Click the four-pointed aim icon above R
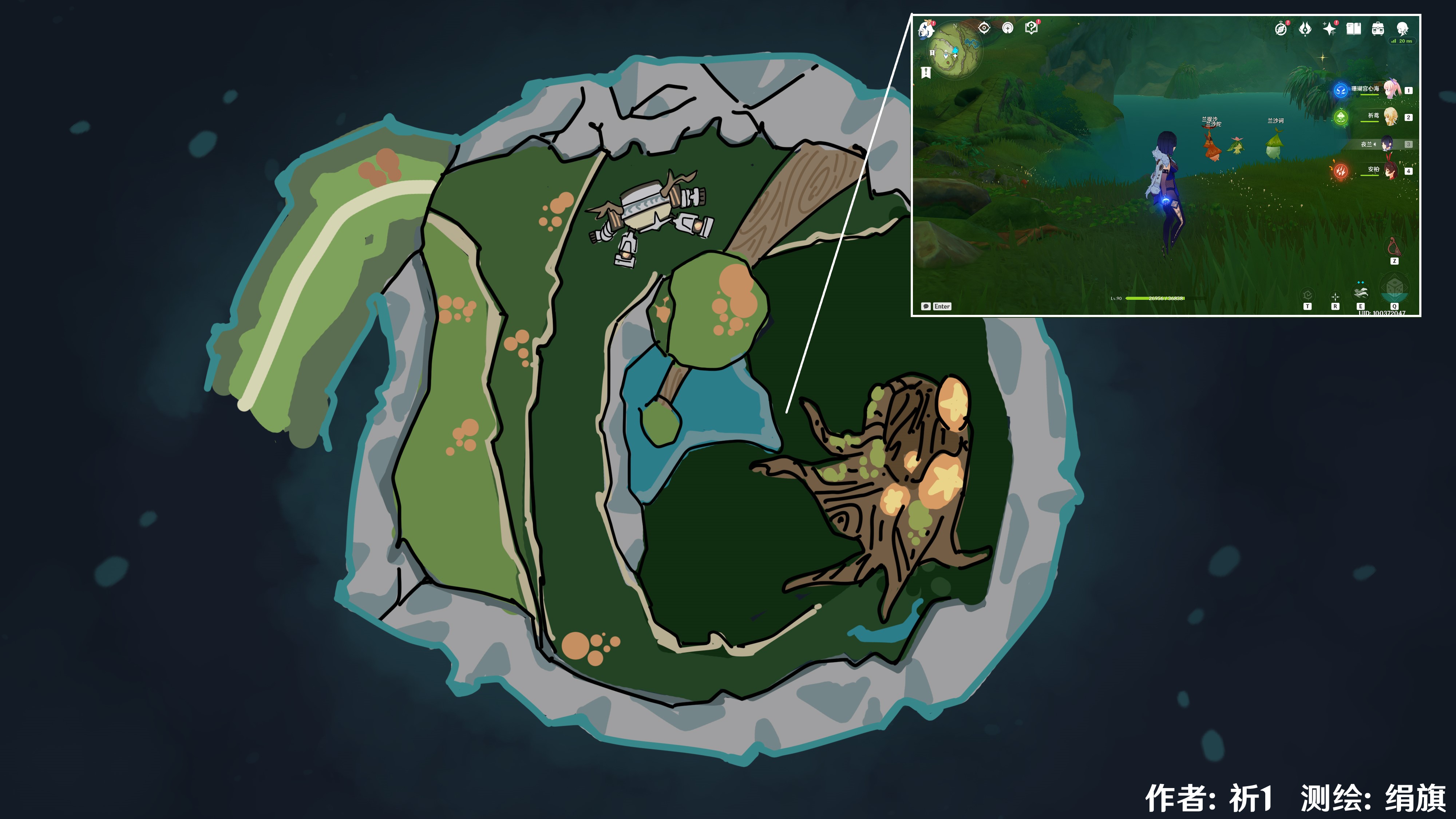The height and width of the screenshot is (819, 1456). click(1335, 297)
